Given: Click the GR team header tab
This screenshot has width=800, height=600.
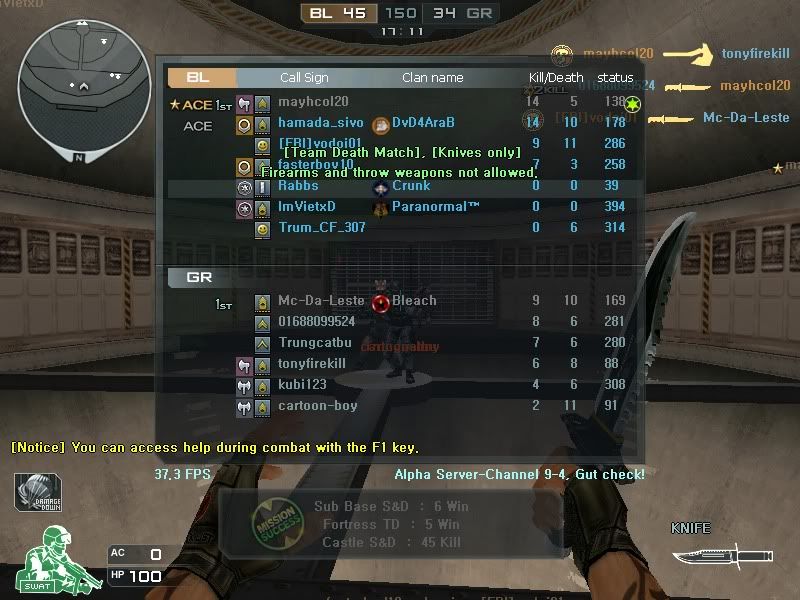Looking at the screenshot, I should coord(200,277).
